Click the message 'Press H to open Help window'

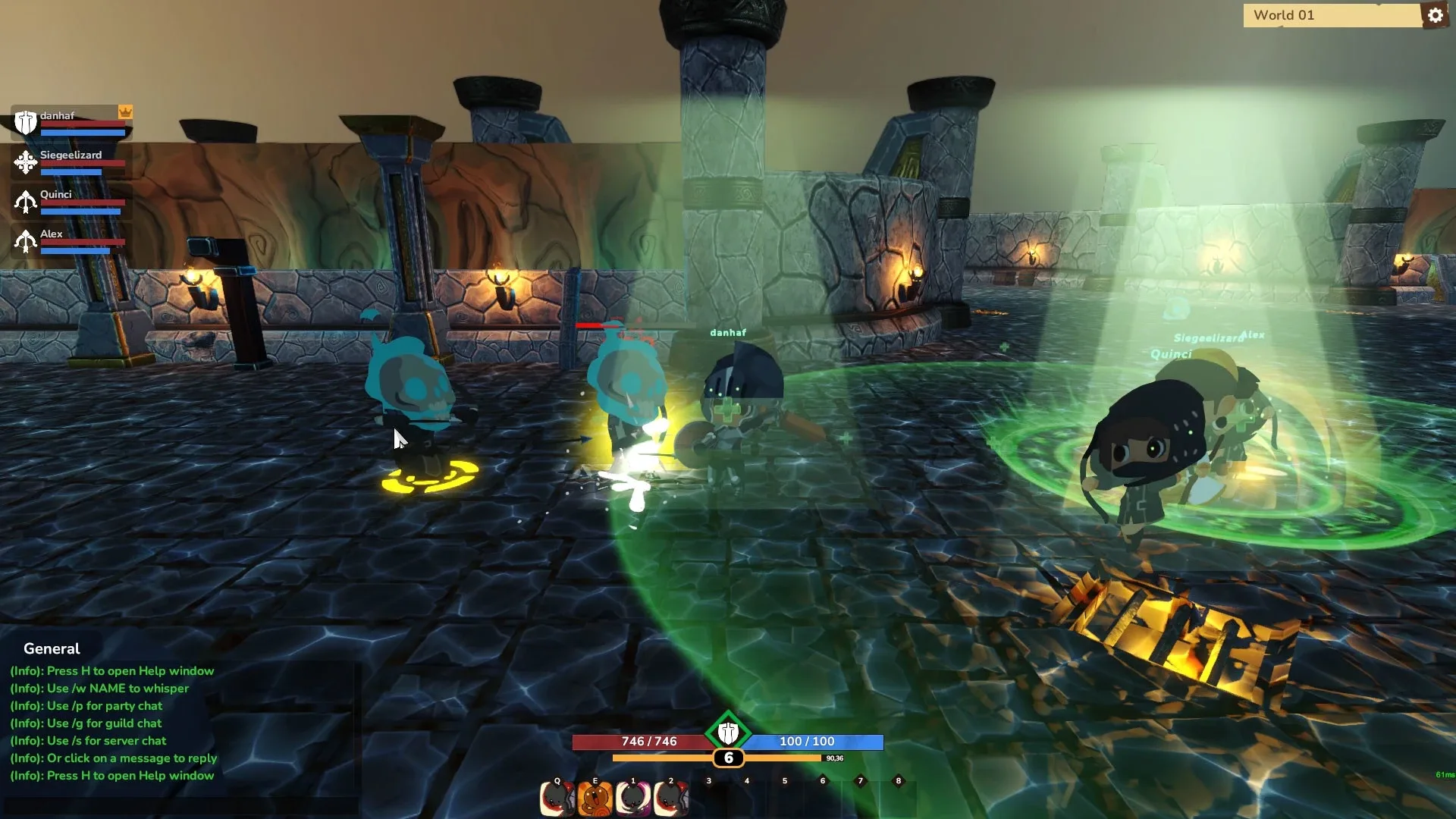(111, 670)
